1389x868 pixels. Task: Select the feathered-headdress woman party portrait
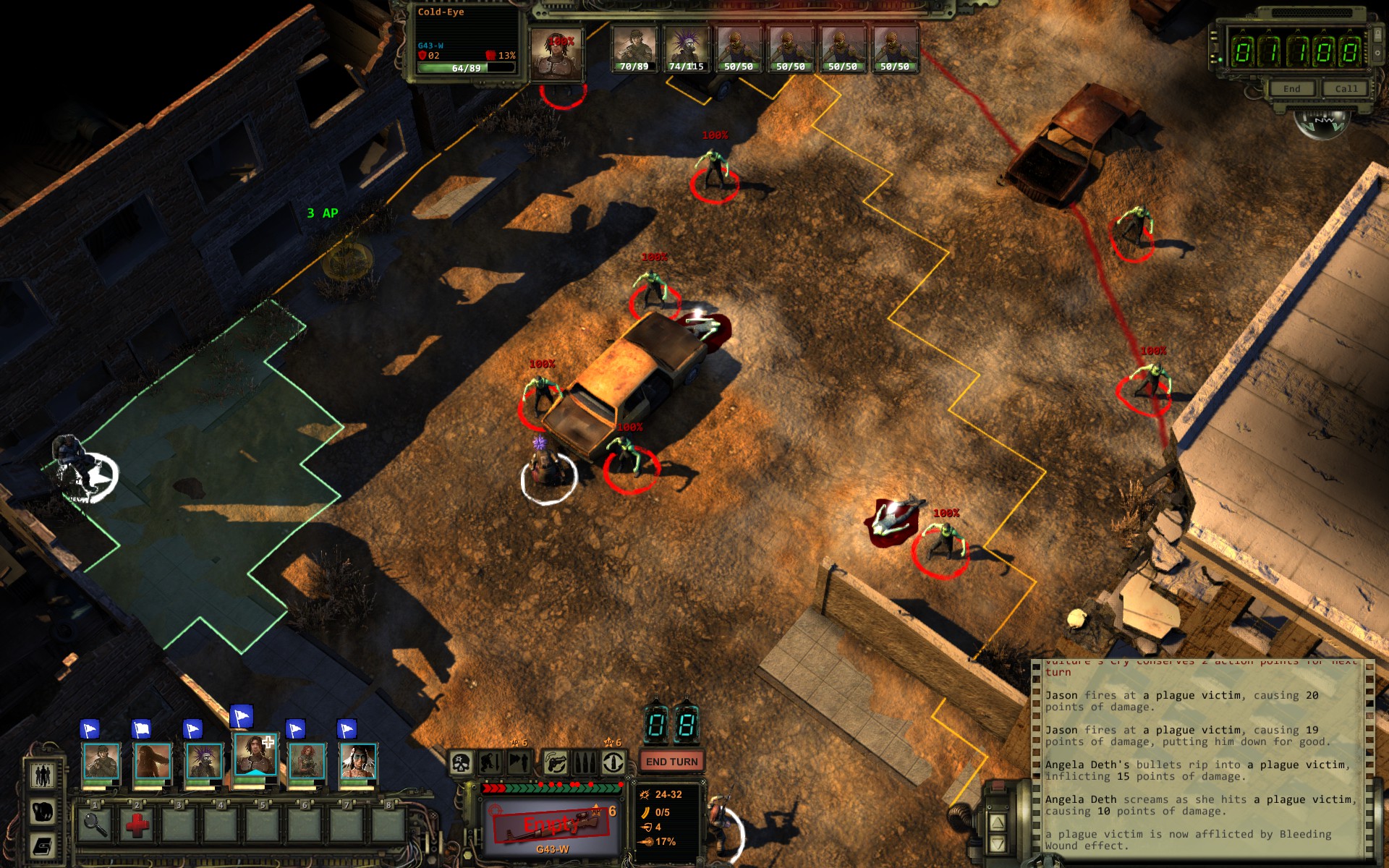tap(358, 762)
